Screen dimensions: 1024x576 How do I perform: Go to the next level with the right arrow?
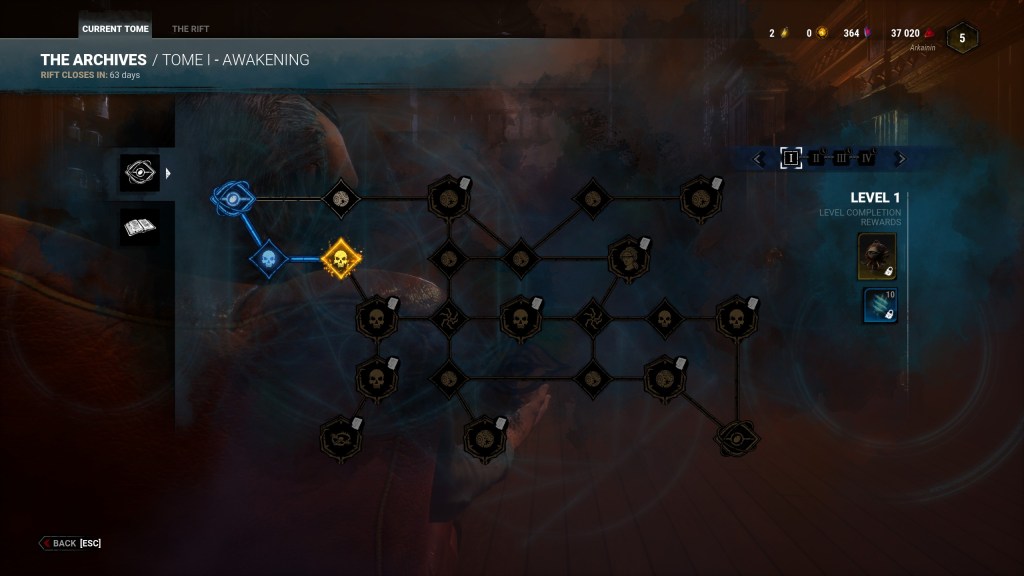pyautogui.click(x=900, y=158)
